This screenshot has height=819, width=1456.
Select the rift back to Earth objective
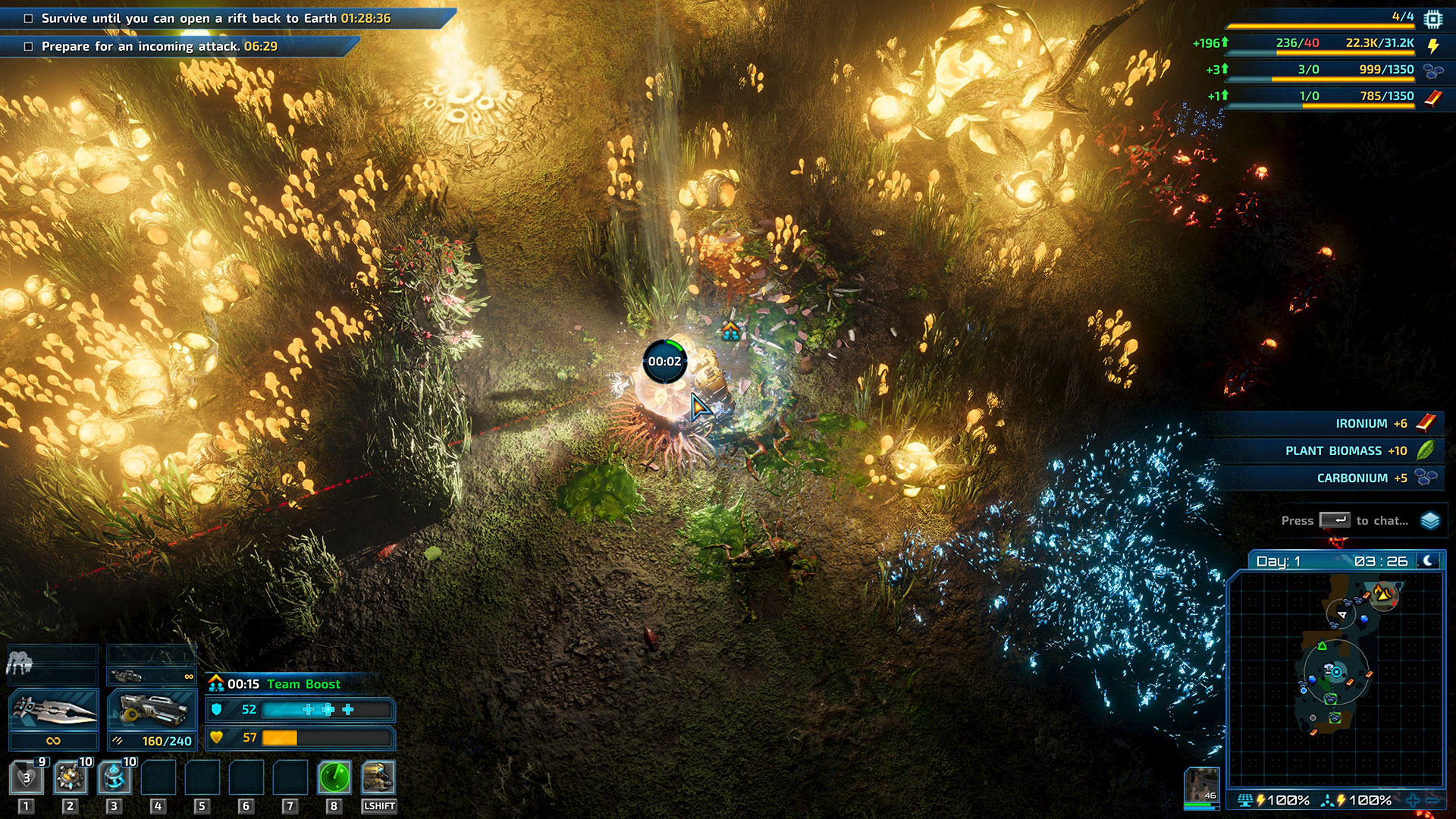pos(216,18)
